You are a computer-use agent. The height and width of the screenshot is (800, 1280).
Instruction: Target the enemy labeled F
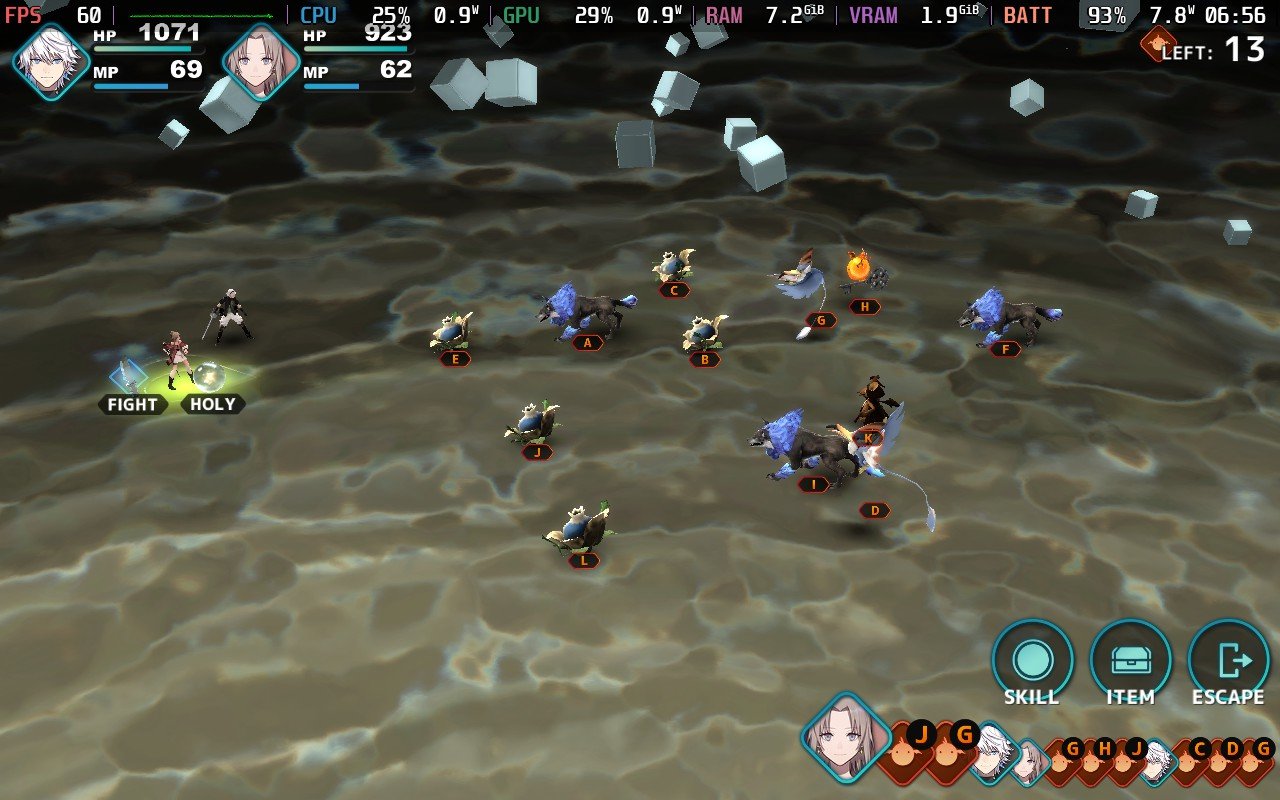[x=1006, y=318]
